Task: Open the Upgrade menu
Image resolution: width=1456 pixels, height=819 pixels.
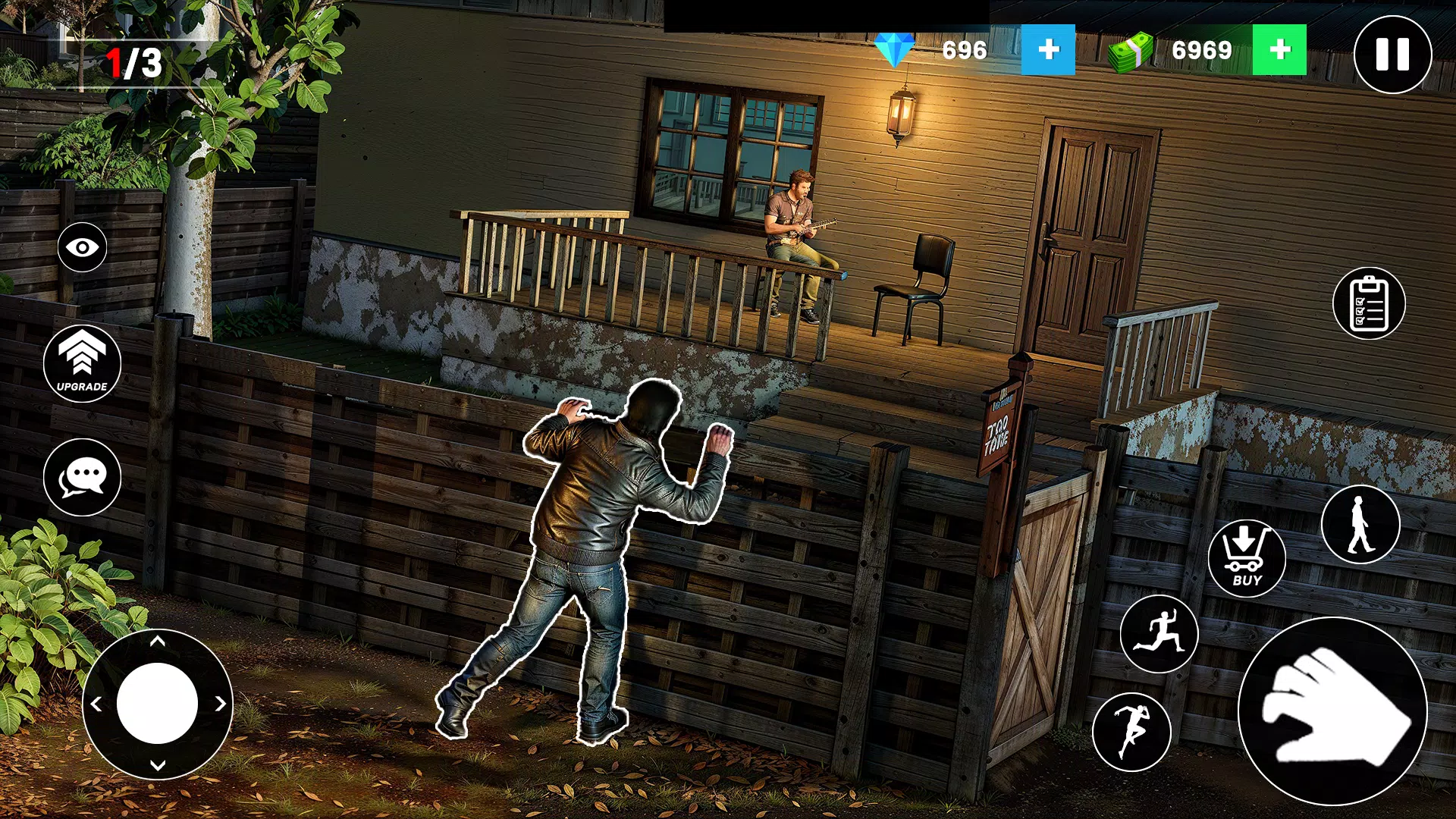Action: [x=82, y=364]
